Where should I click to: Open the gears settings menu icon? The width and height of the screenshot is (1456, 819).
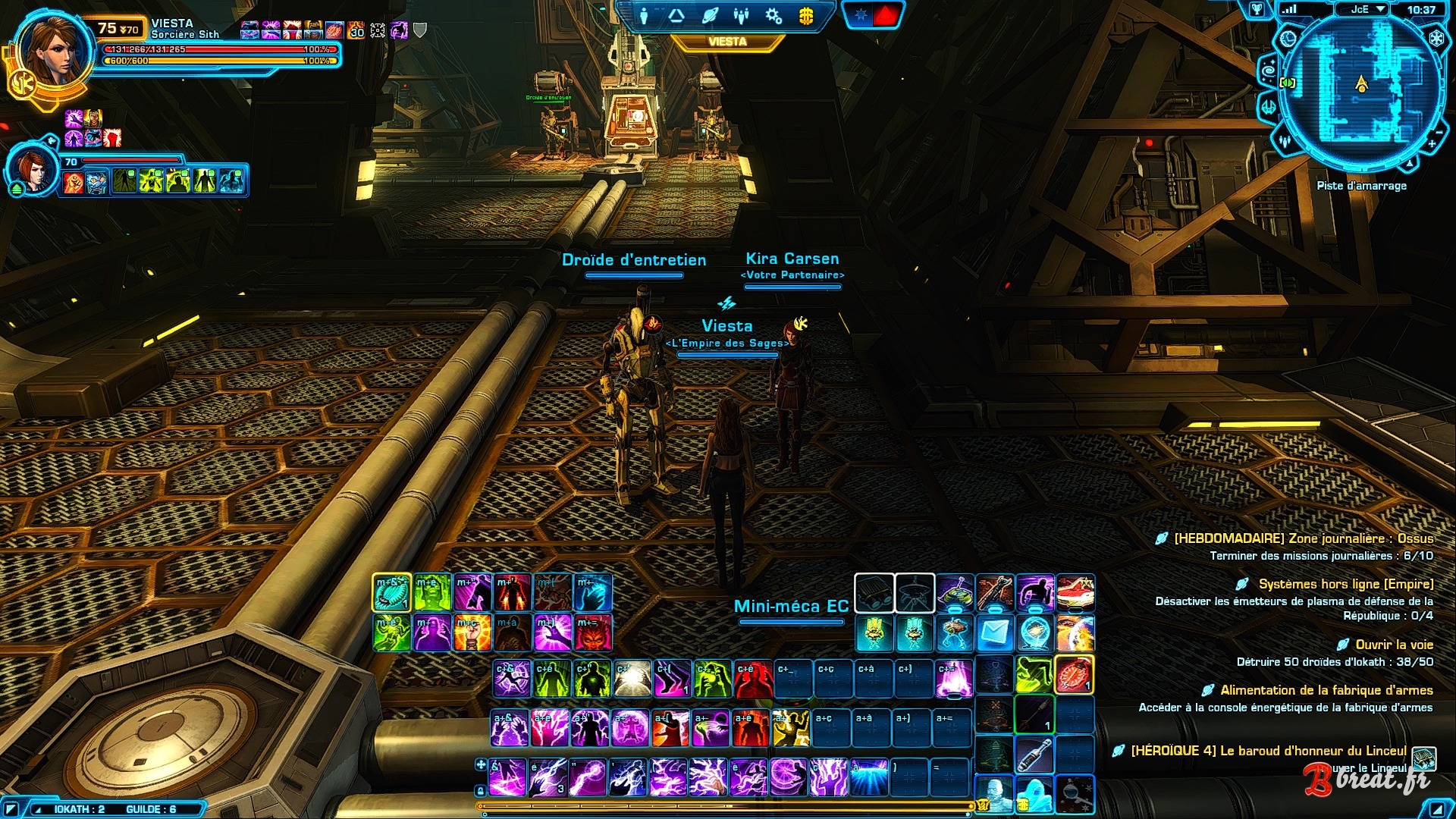pos(773,16)
